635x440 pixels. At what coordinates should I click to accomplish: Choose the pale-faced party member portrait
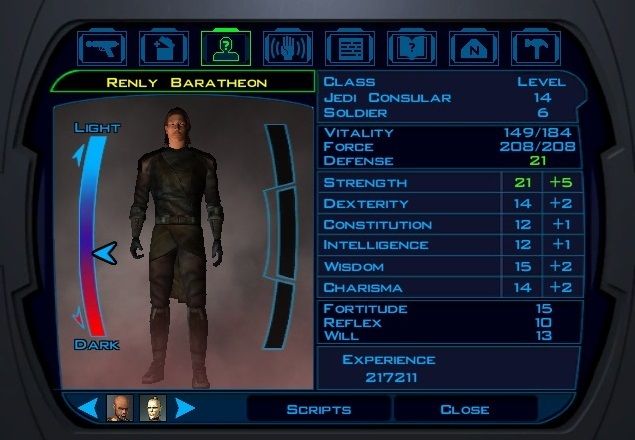(153, 408)
